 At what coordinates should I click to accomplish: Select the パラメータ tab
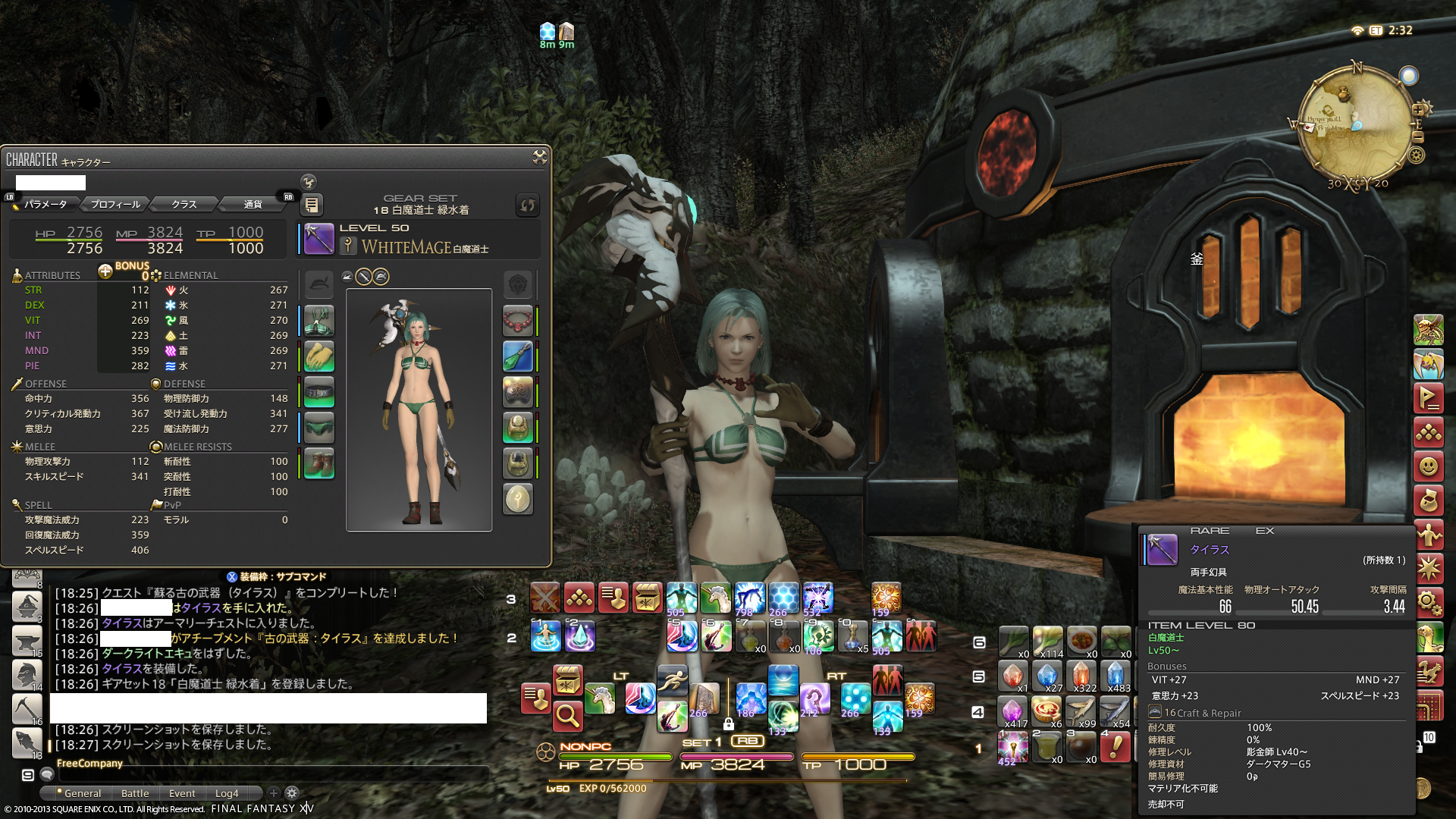click(x=45, y=204)
